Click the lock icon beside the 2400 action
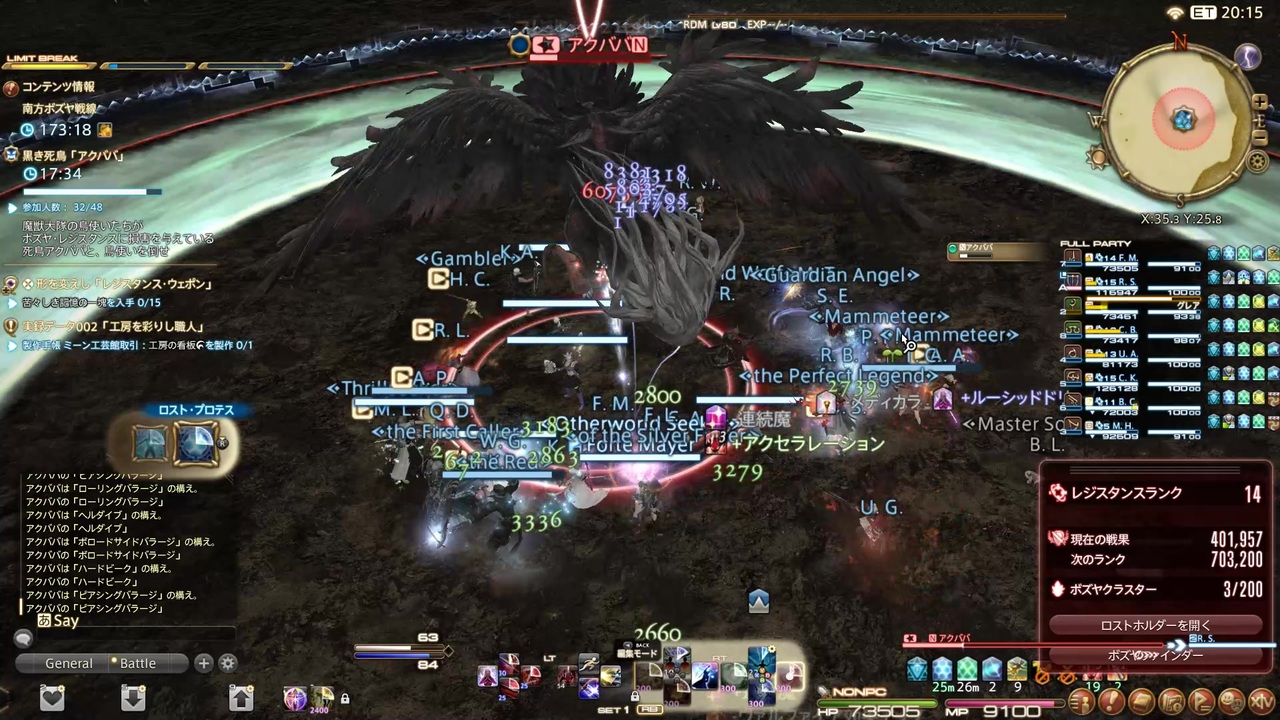 tap(345, 698)
